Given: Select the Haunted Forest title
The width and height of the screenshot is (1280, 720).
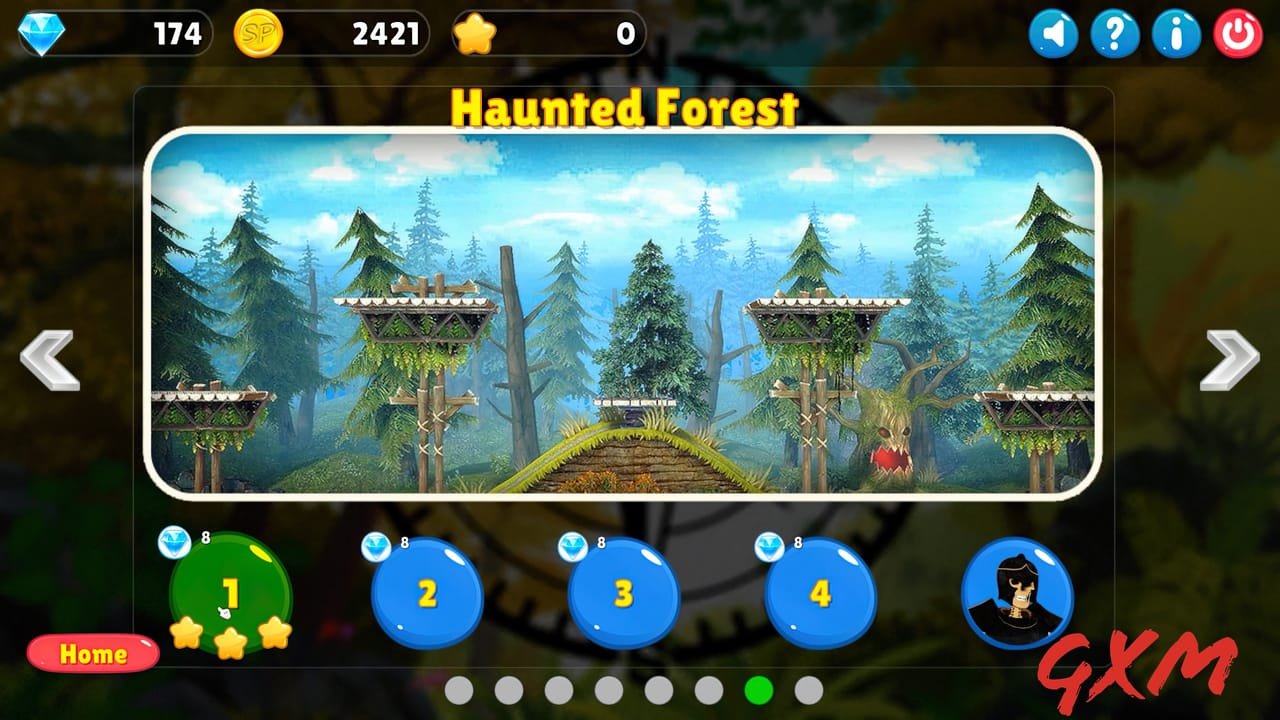Looking at the screenshot, I should (x=625, y=112).
